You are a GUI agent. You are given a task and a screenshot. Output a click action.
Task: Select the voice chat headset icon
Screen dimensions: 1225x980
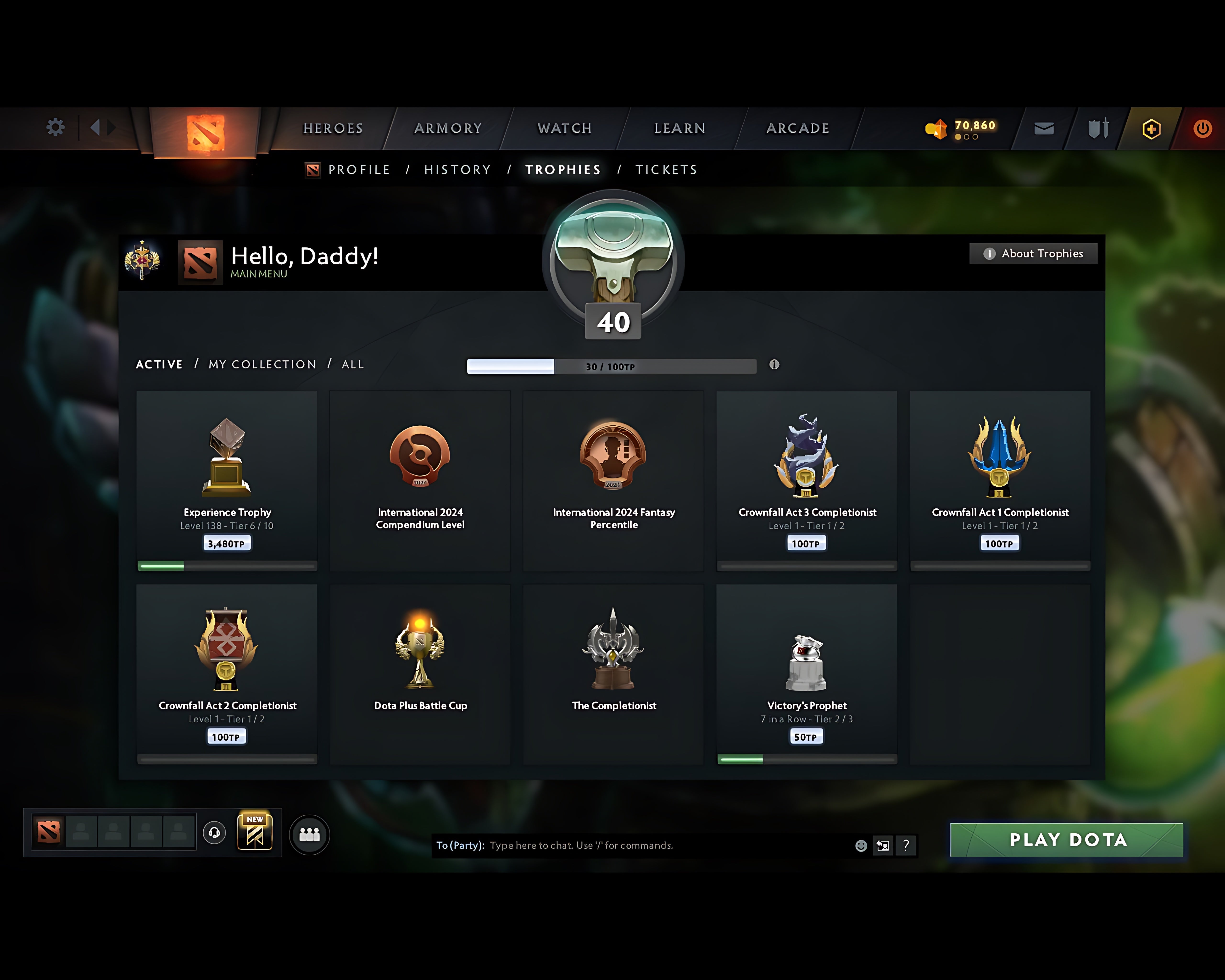pos(215,833)
